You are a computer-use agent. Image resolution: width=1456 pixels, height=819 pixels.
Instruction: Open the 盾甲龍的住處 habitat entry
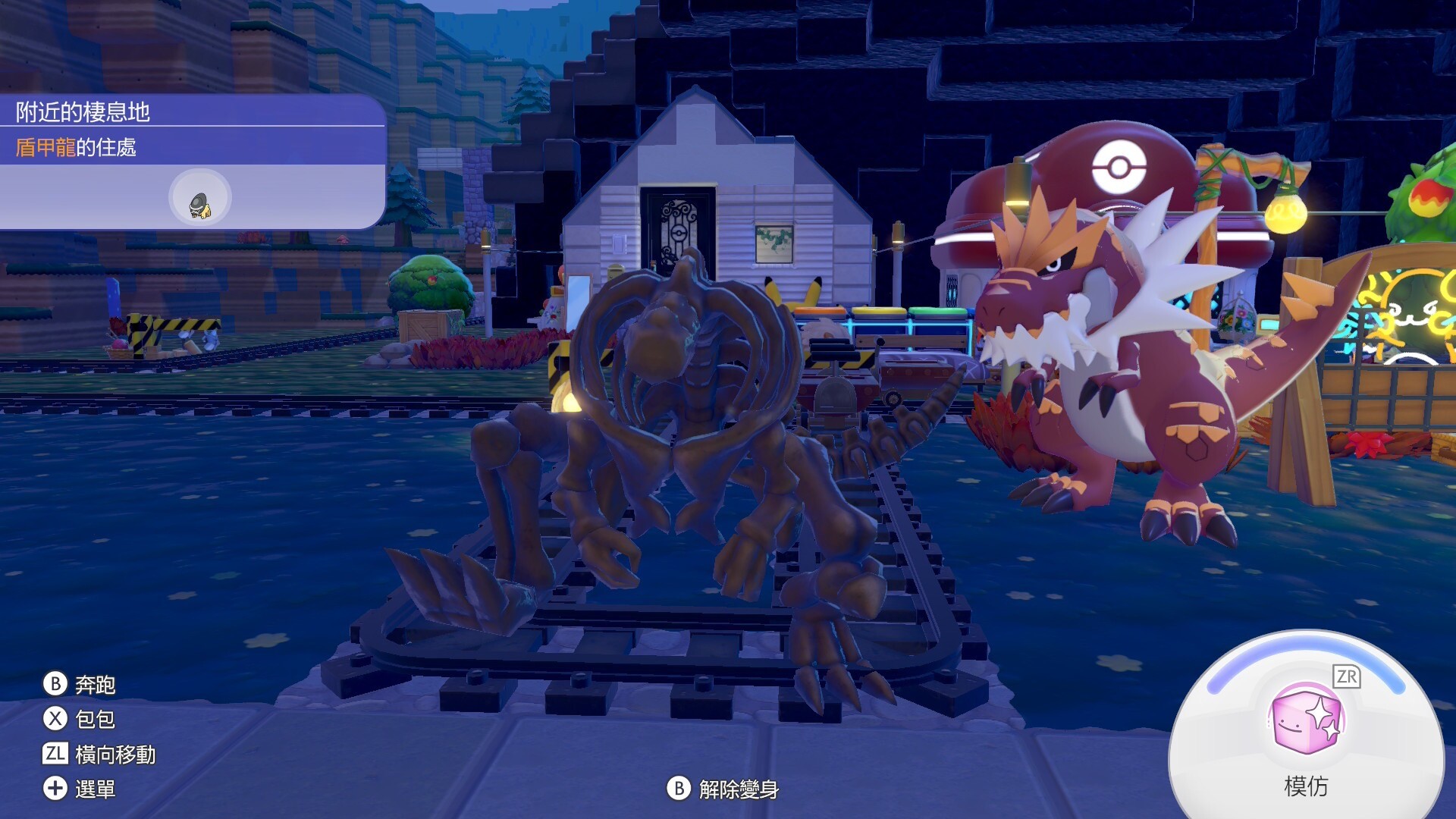click(76, 147)
